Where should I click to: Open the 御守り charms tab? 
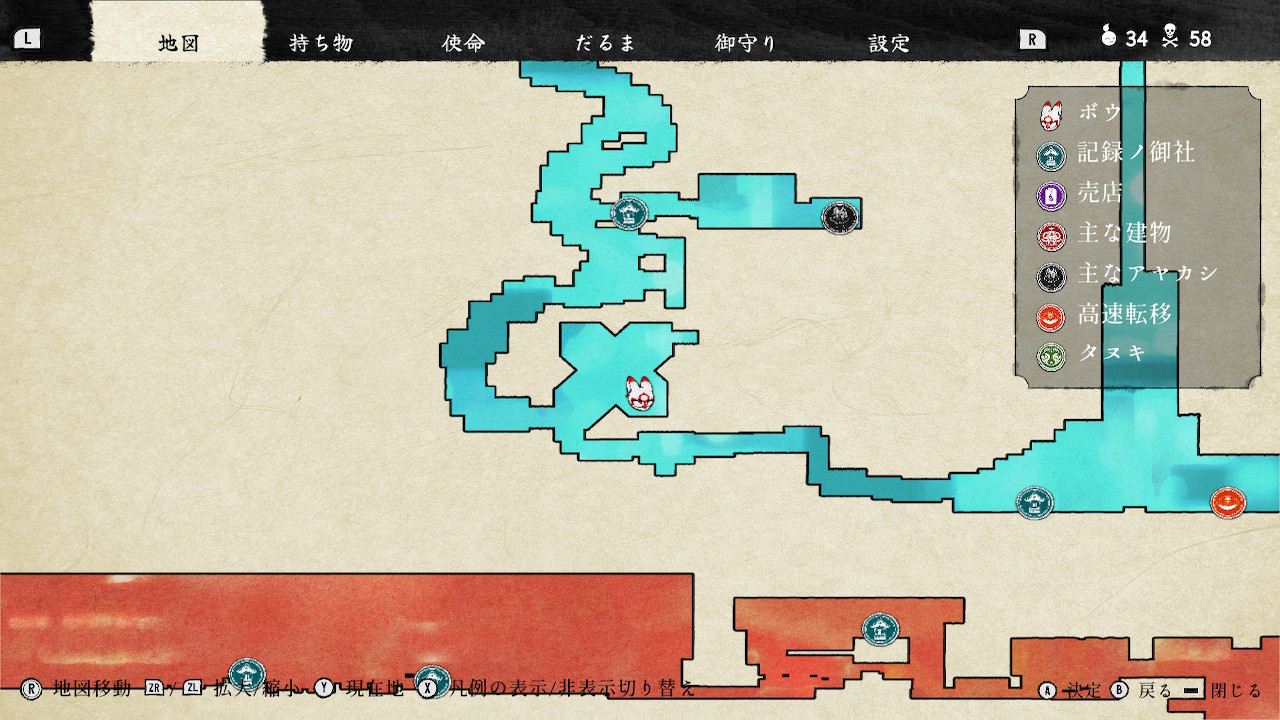[x=746, y=43]
